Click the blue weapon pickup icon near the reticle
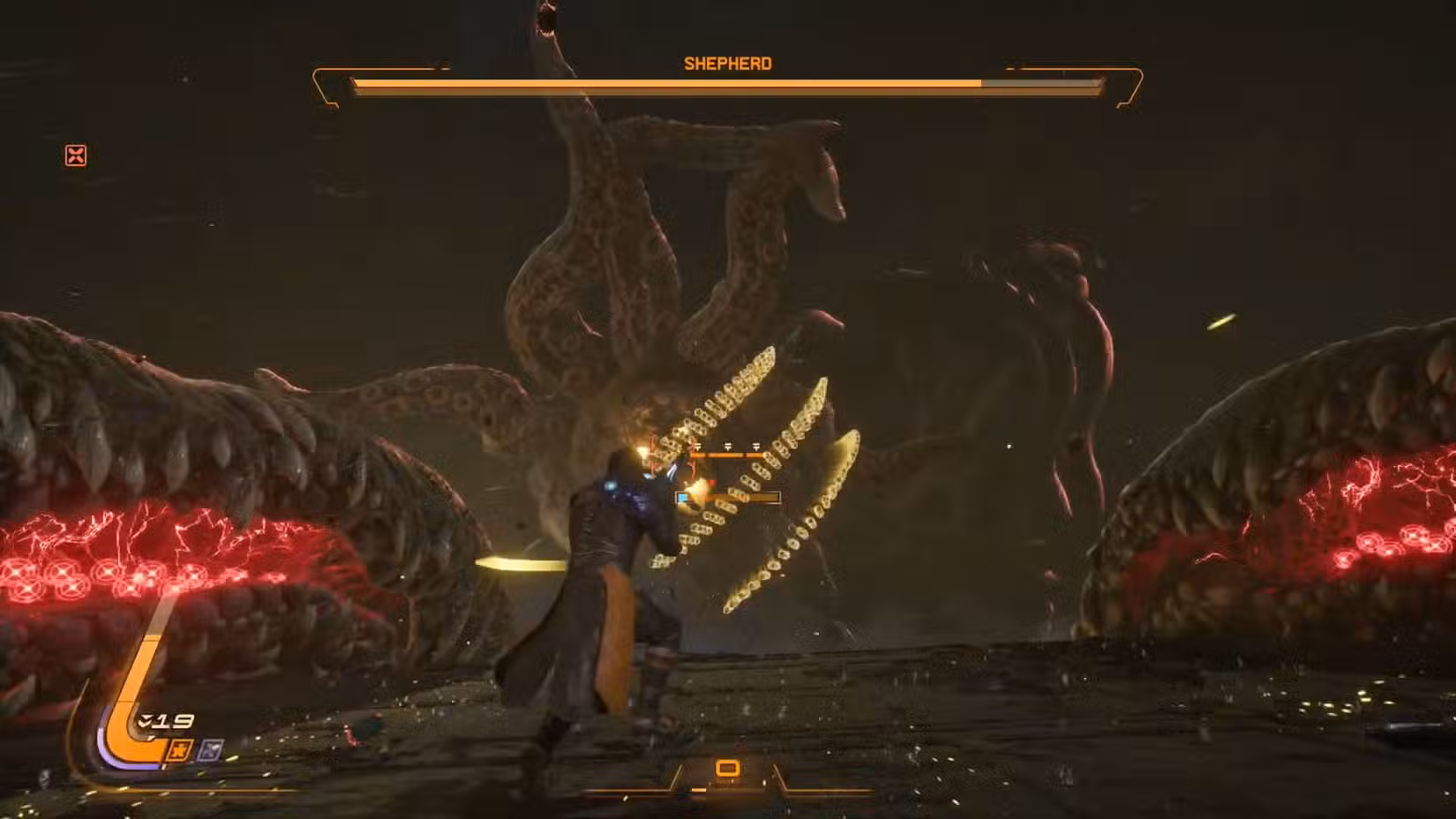Image resolution: width=1456 pixels, height=819 pixels. [x=682, y=498]
